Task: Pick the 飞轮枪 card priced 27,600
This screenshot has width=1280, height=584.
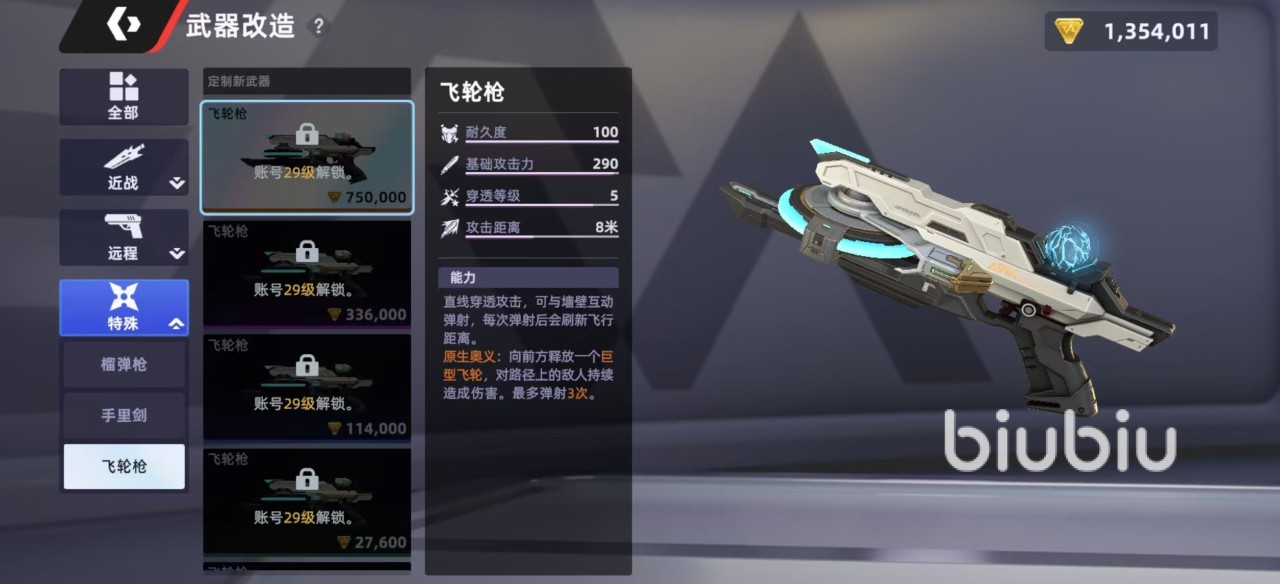Action: (x=307, y=501)
